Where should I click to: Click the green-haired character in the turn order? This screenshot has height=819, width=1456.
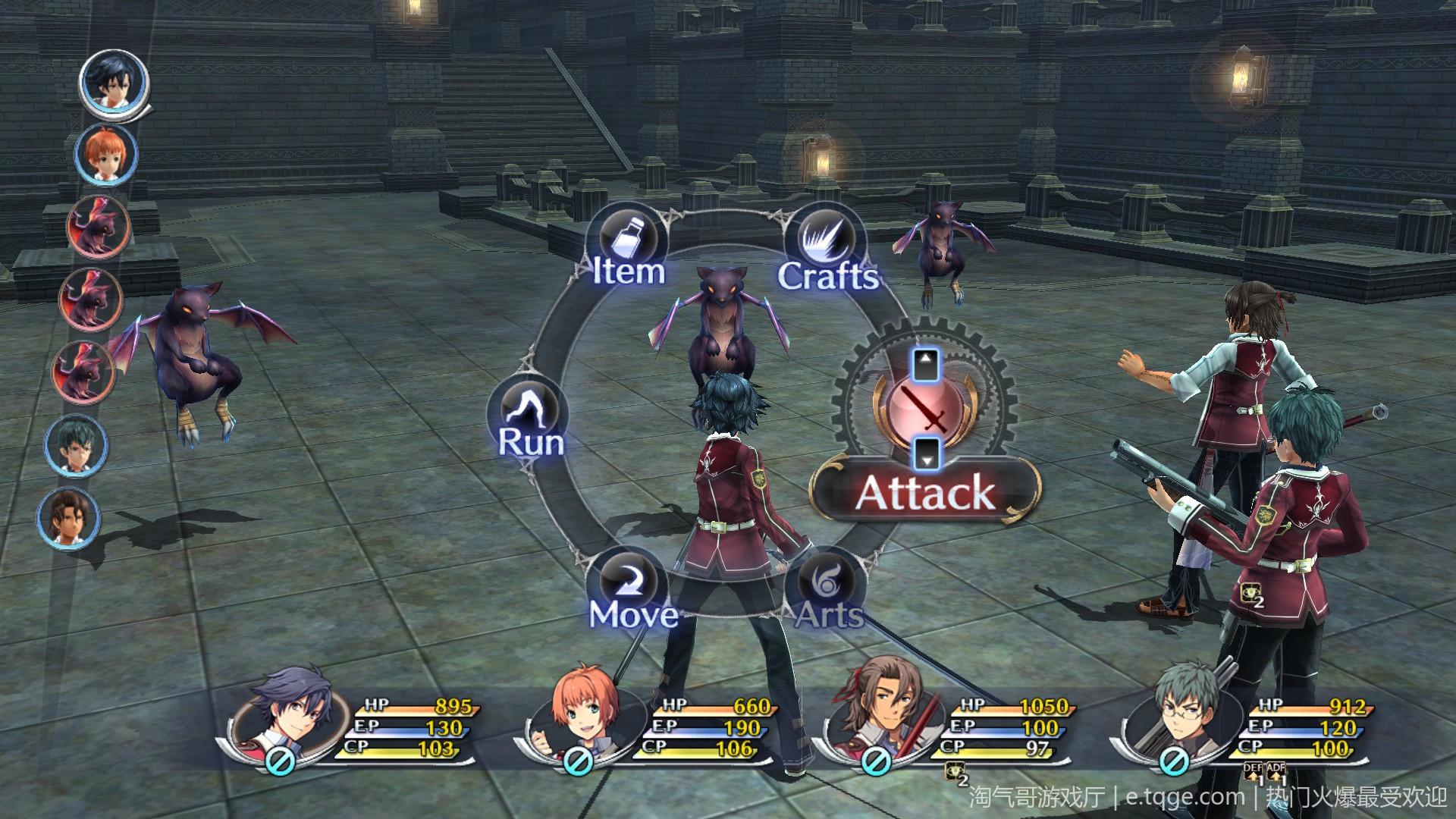click(x=77, y=447)
